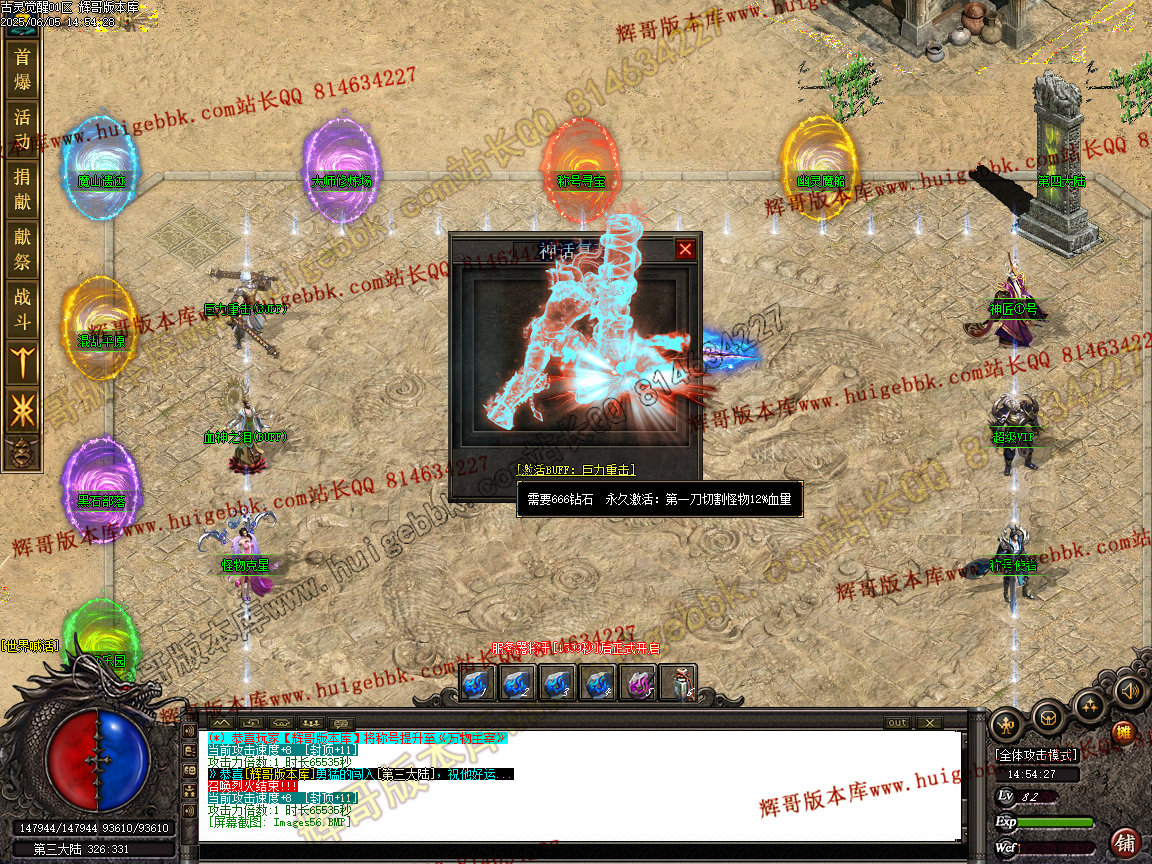Open the 铺 shop button
Viewport: 1152px width, 864px height.
coord(1126,841)
